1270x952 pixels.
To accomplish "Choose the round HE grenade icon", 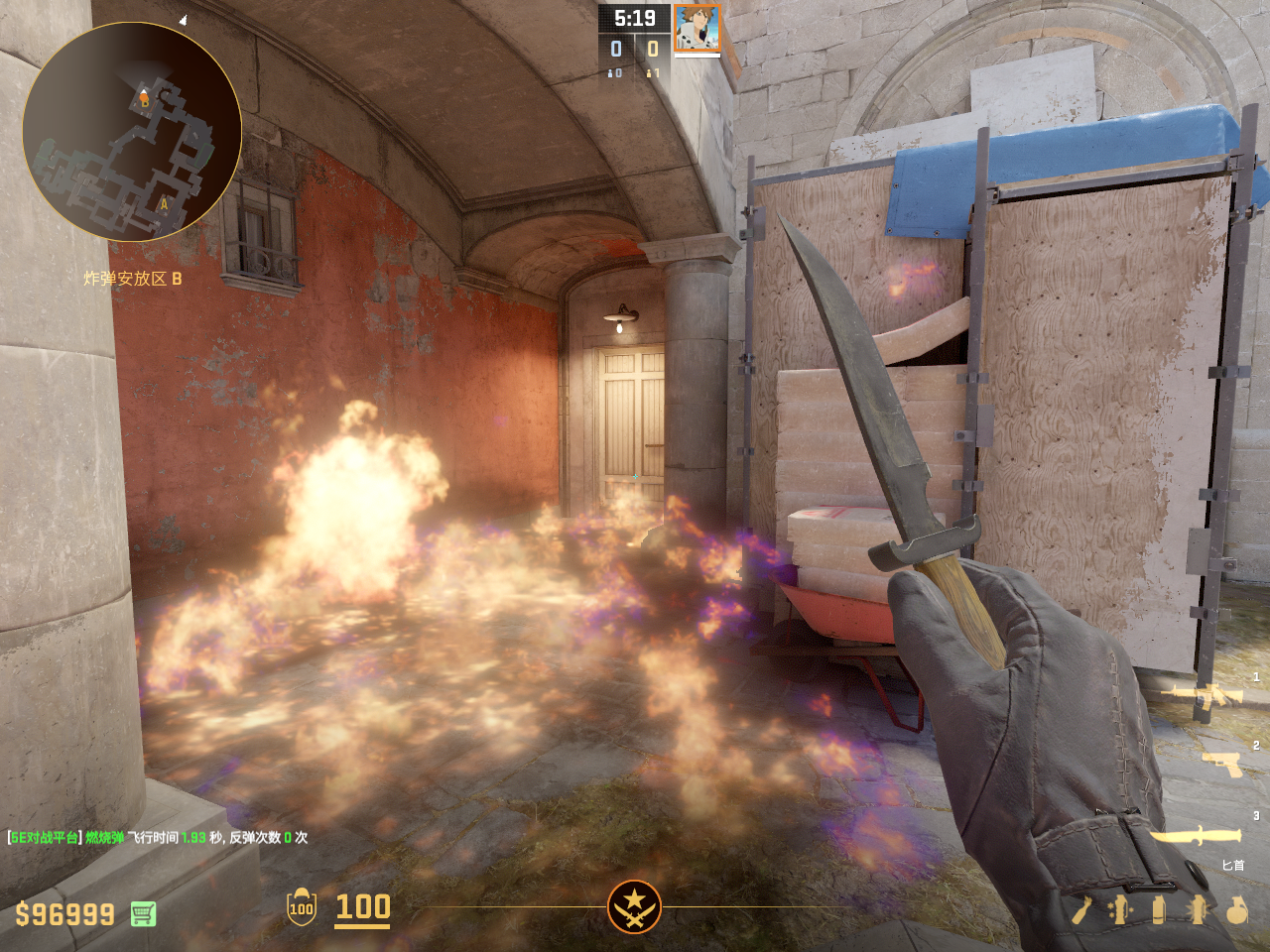I will [1236, 909].
